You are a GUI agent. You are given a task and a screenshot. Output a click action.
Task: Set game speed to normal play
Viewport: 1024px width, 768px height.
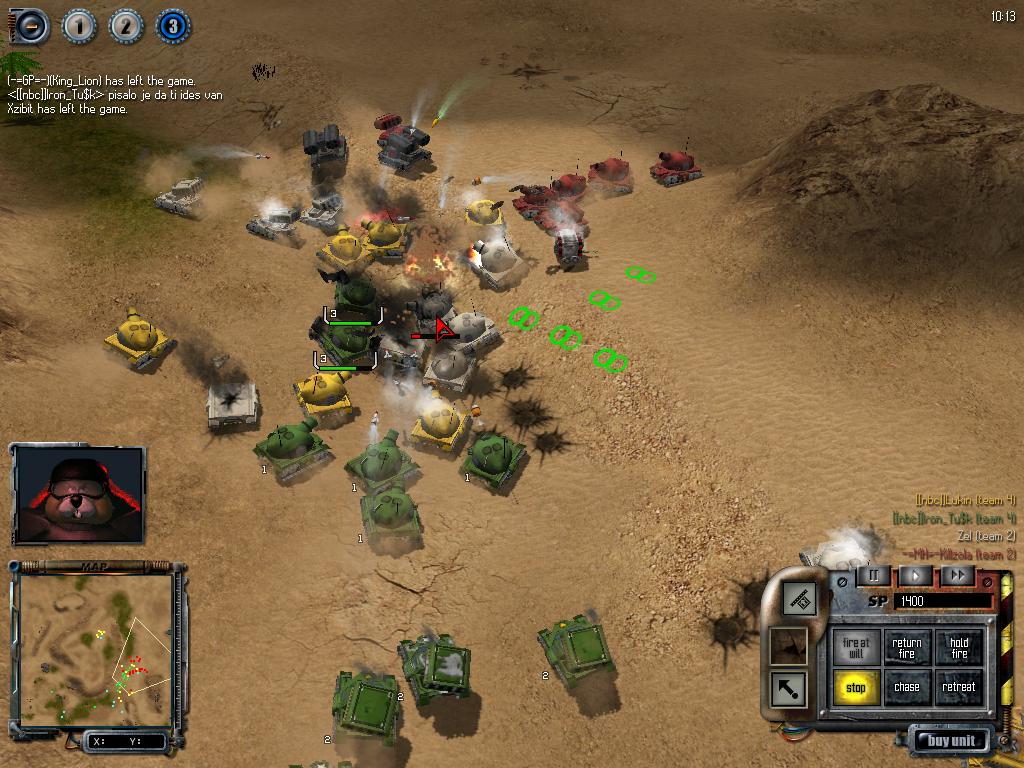pos(915,575)
